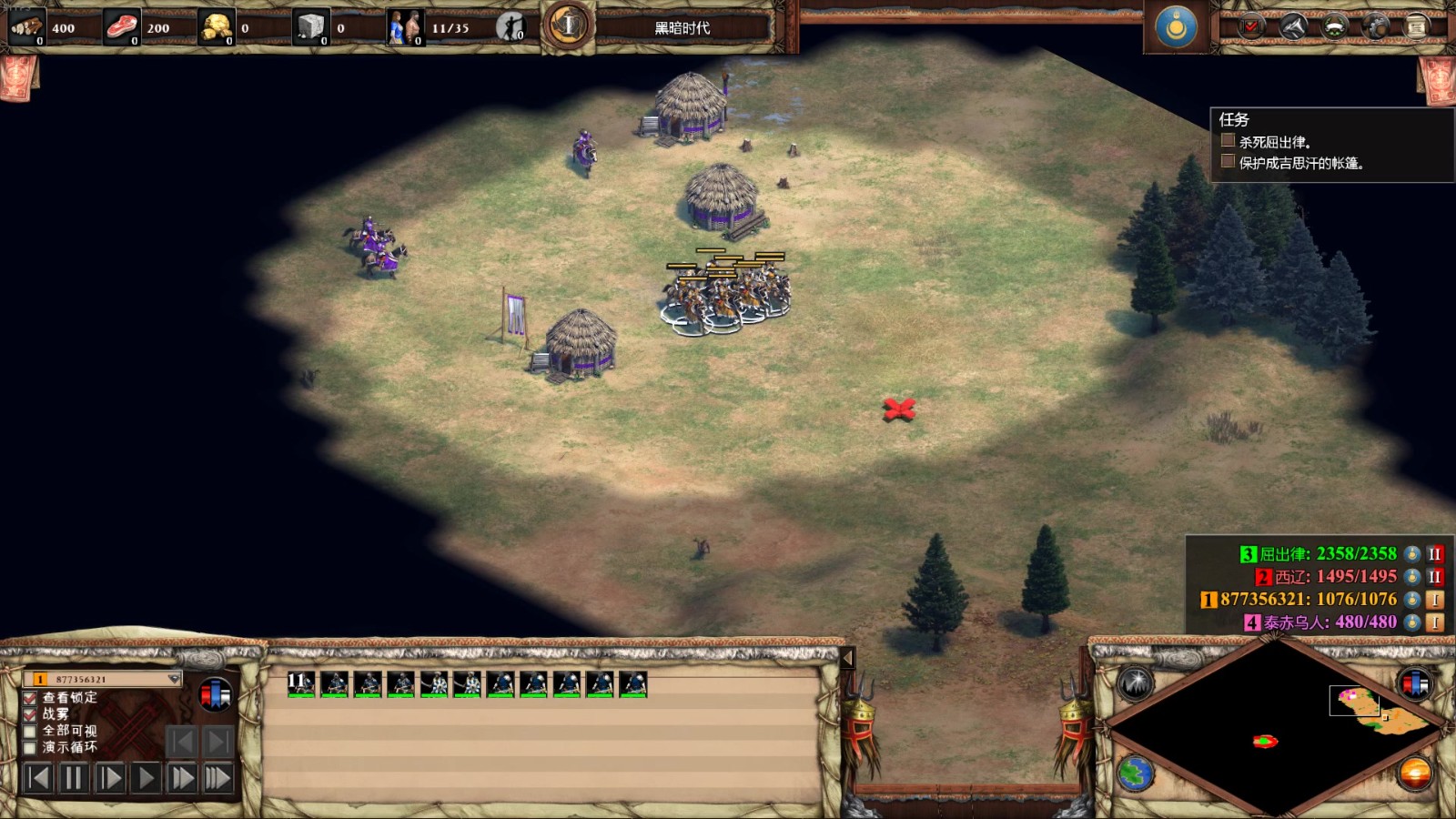The width and height of the screenshot is (1456, 819).
Task: Set replay to double fast-forward speed
Action: 182,778
